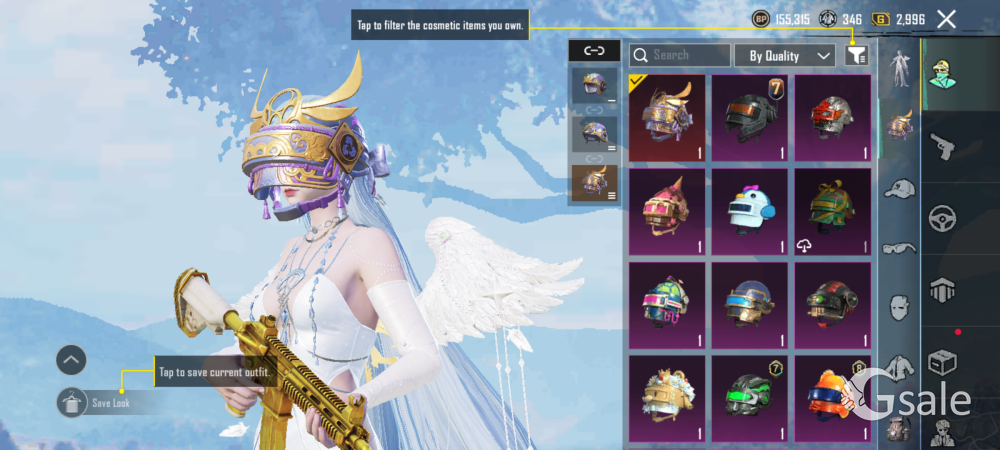Open the face mask subcategory
1000x450 pixels.
coord(900,308)
